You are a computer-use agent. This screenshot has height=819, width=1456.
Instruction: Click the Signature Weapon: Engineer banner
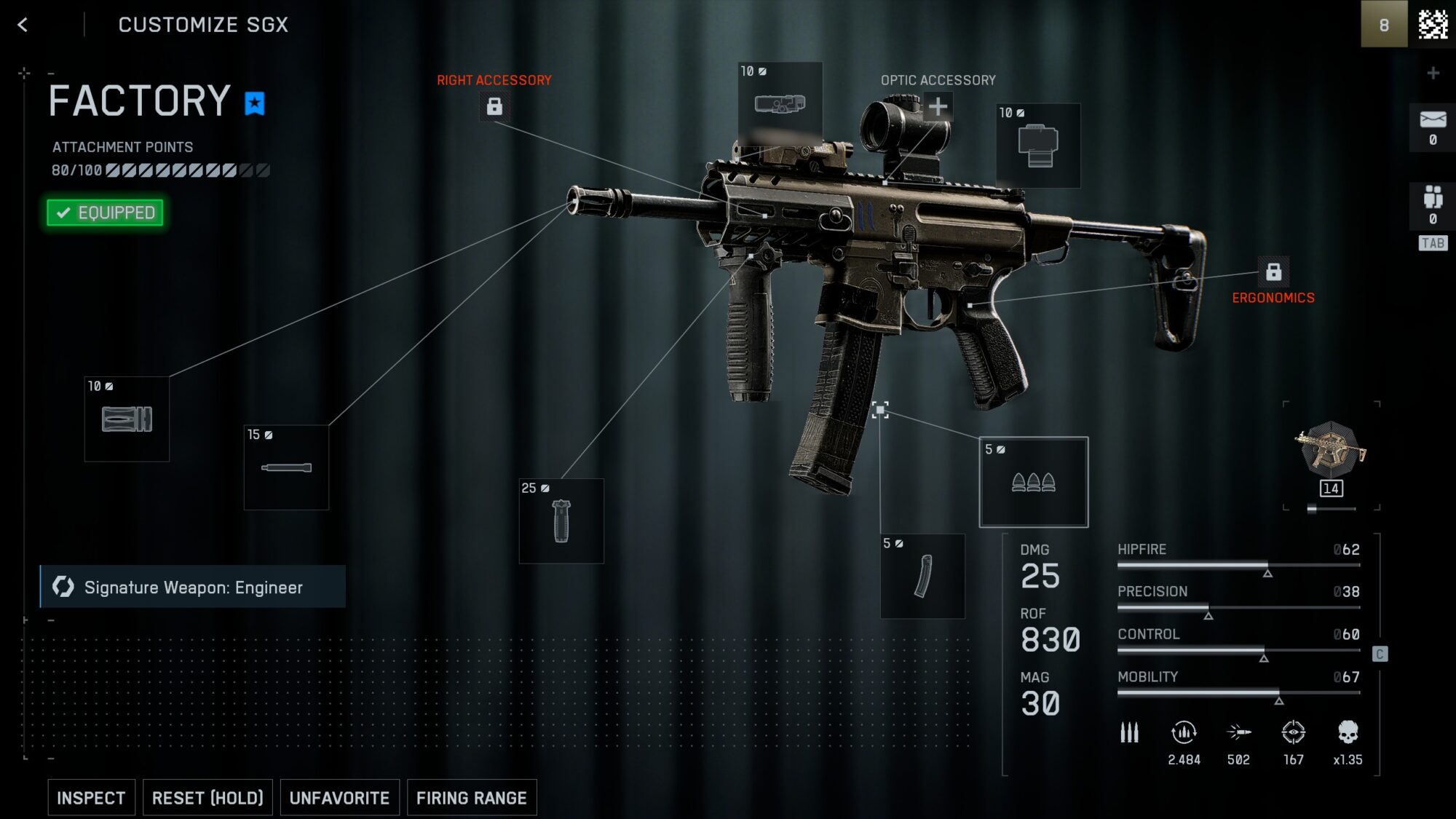click(193, 587)
